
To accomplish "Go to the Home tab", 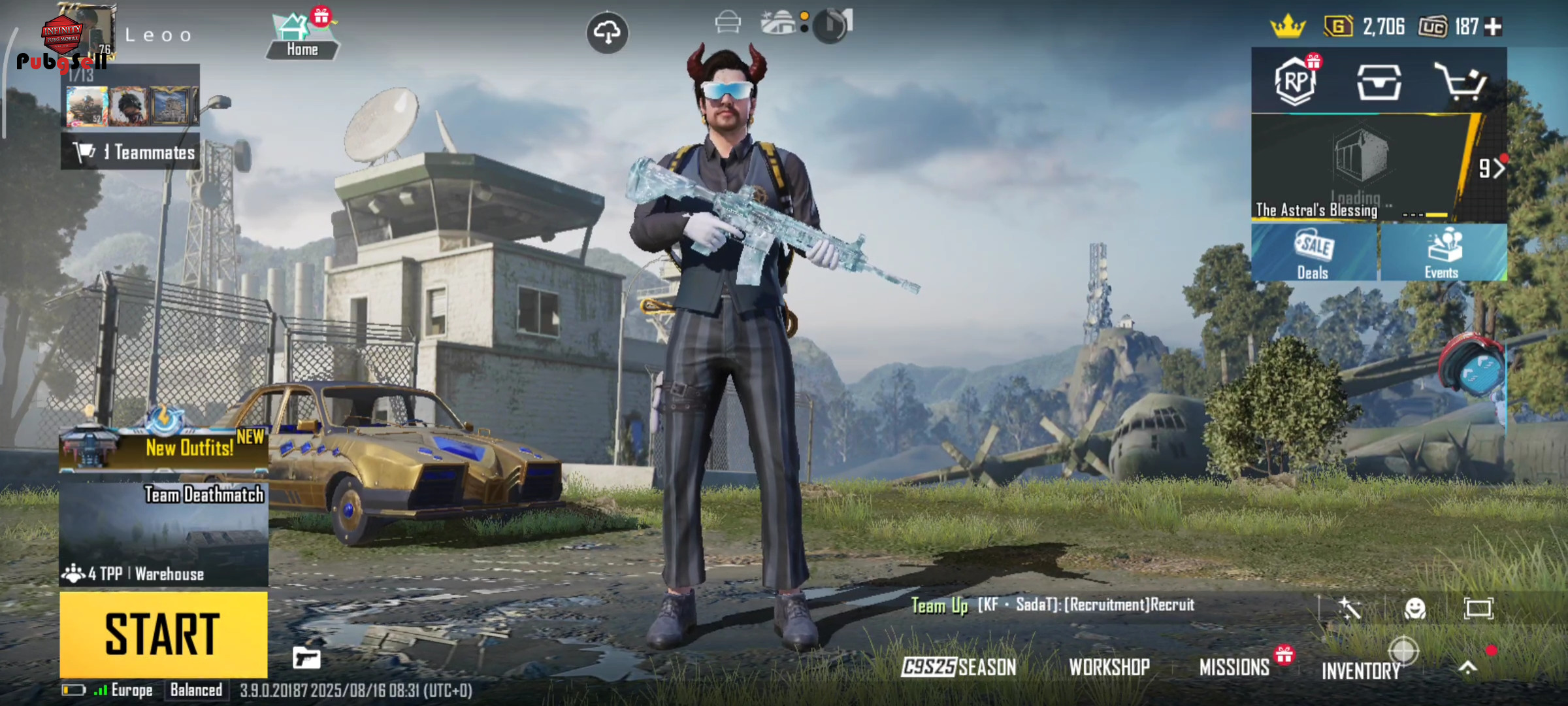I will [302, 37].
